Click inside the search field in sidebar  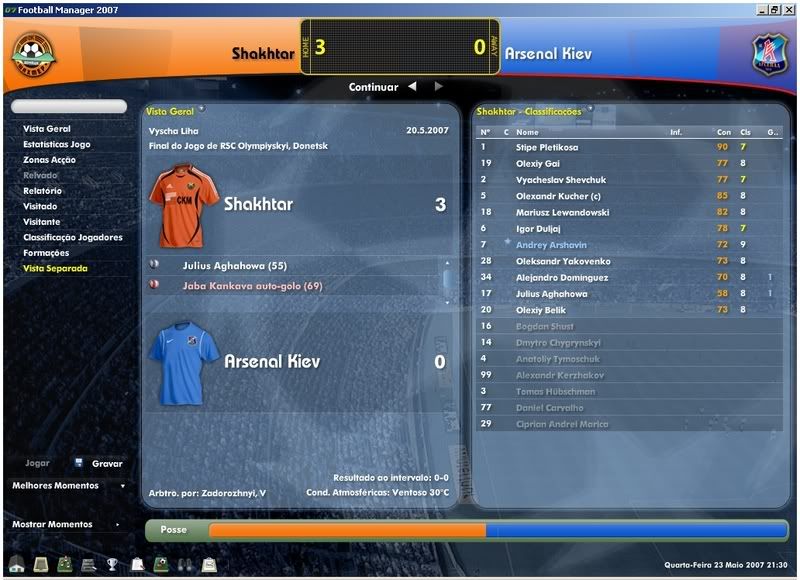point(69,106)
